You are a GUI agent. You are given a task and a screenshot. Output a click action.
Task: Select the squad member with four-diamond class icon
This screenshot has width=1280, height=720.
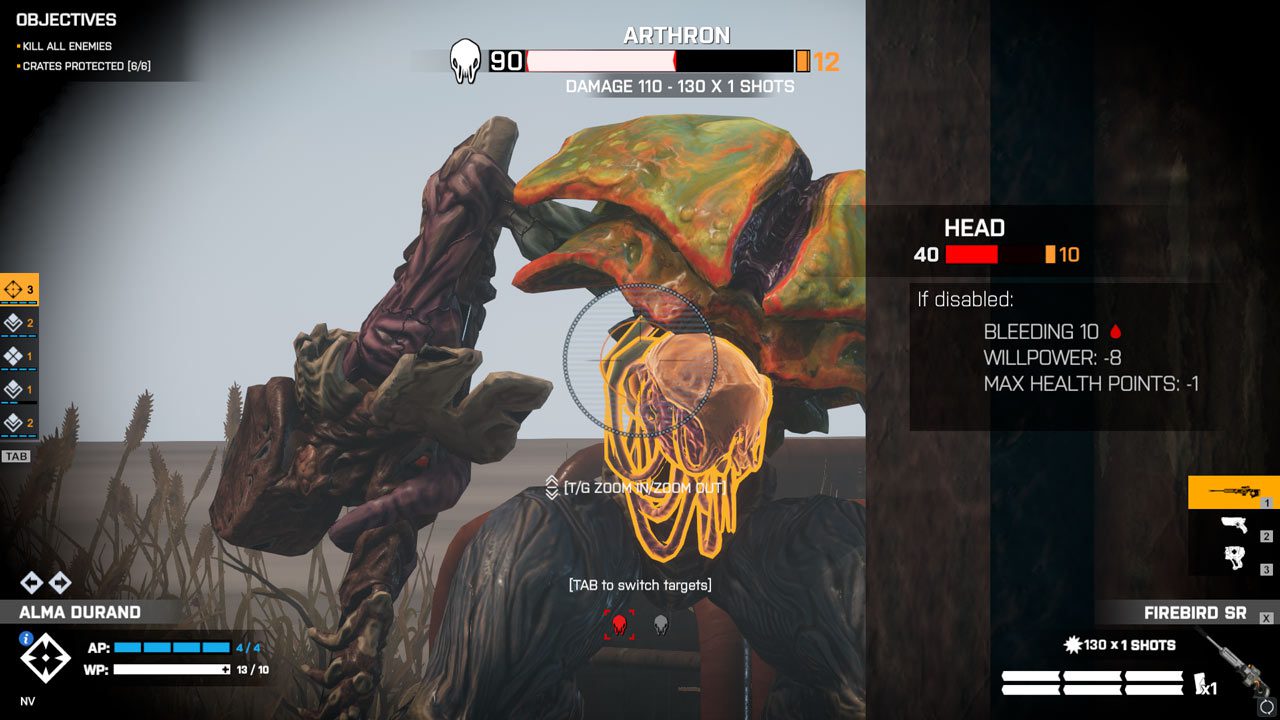(15, 356)
